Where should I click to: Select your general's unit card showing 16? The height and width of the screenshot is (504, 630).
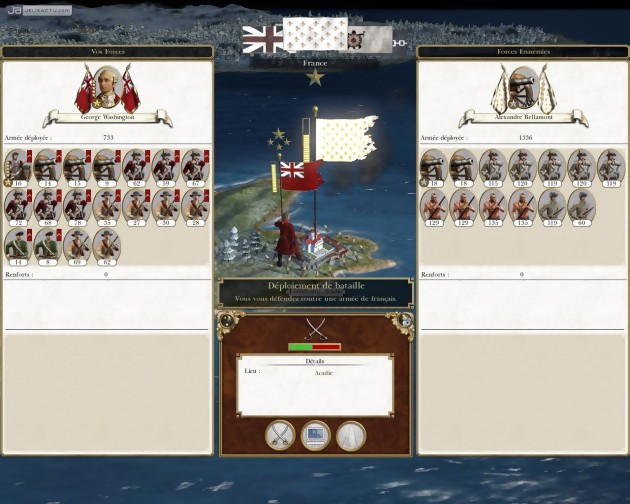[x=18, y=166]
